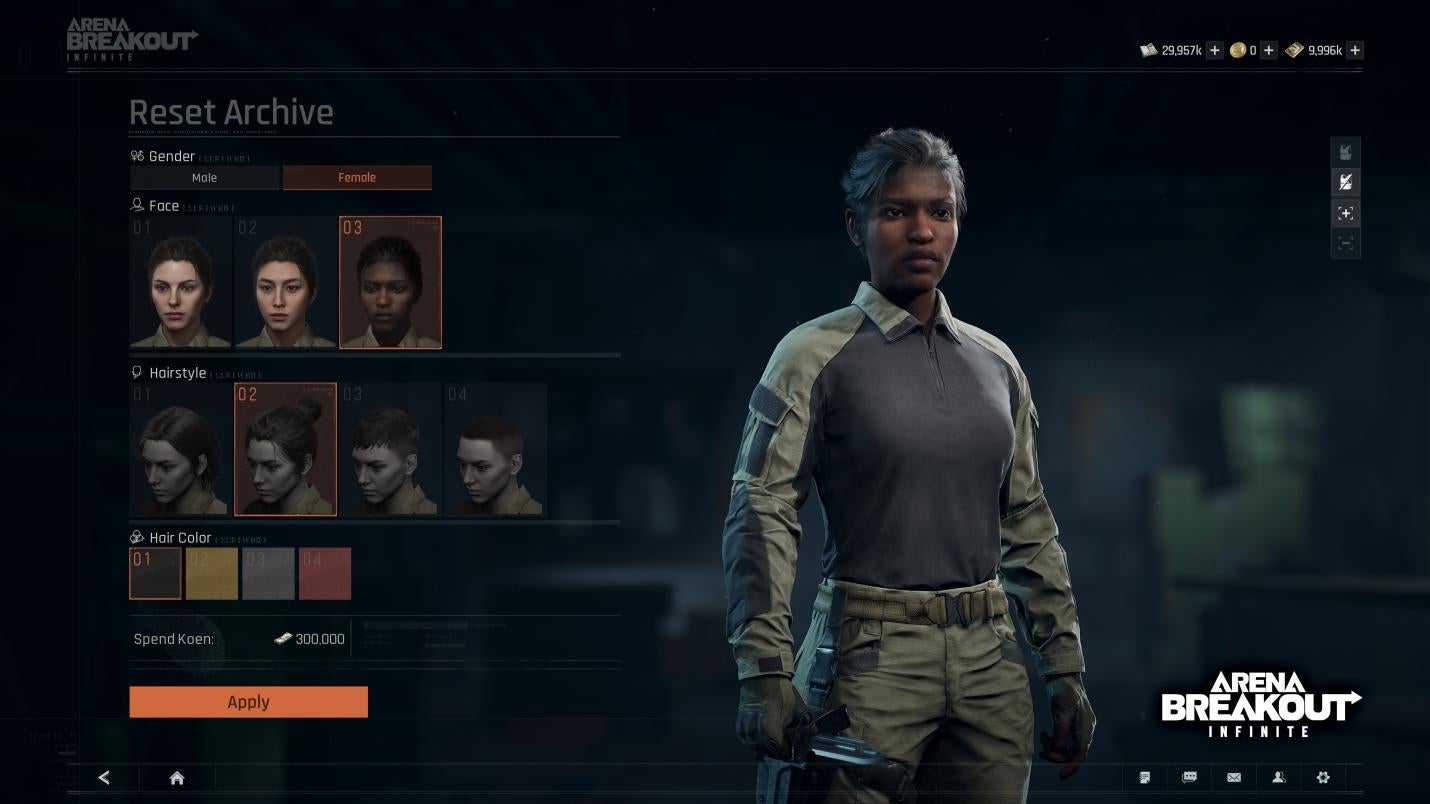Choose the blonde hair color swatch
Image resolution: width=1430 pixels, height=804 pixels.
pyautogui.click(x=212, y=573)
